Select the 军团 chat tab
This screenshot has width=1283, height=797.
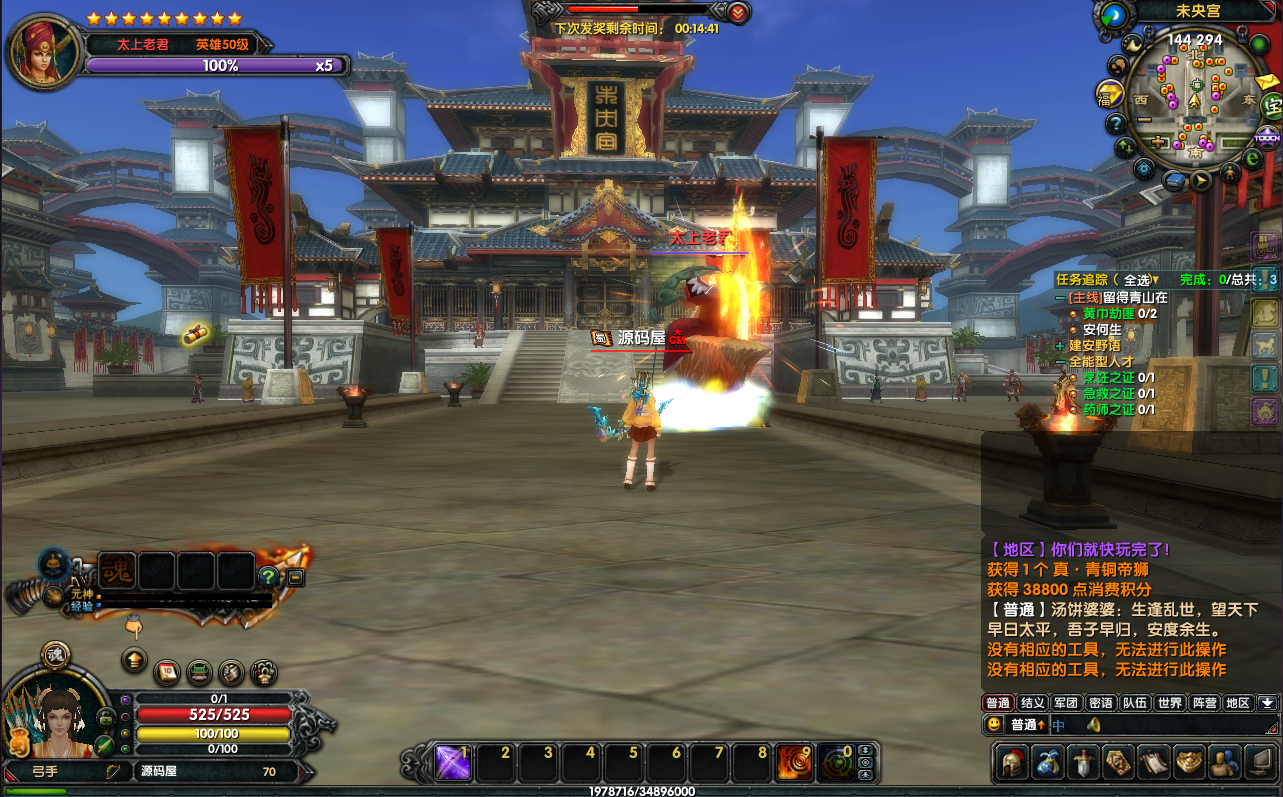point(1066,703)
